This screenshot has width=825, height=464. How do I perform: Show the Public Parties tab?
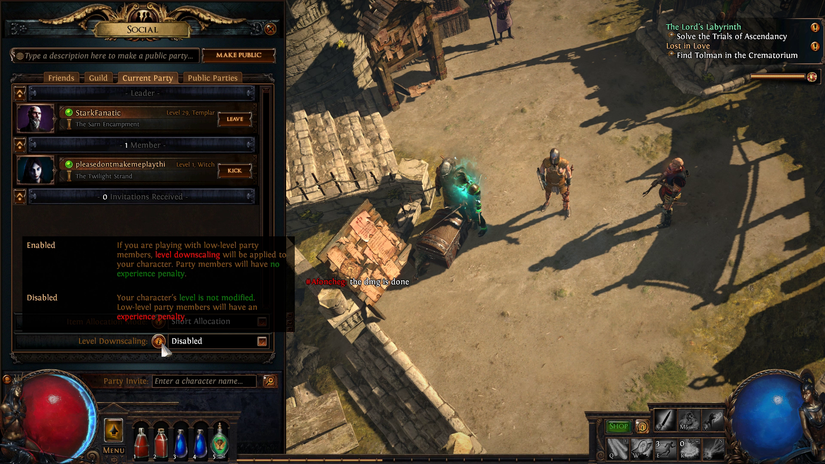coord(212,77)
